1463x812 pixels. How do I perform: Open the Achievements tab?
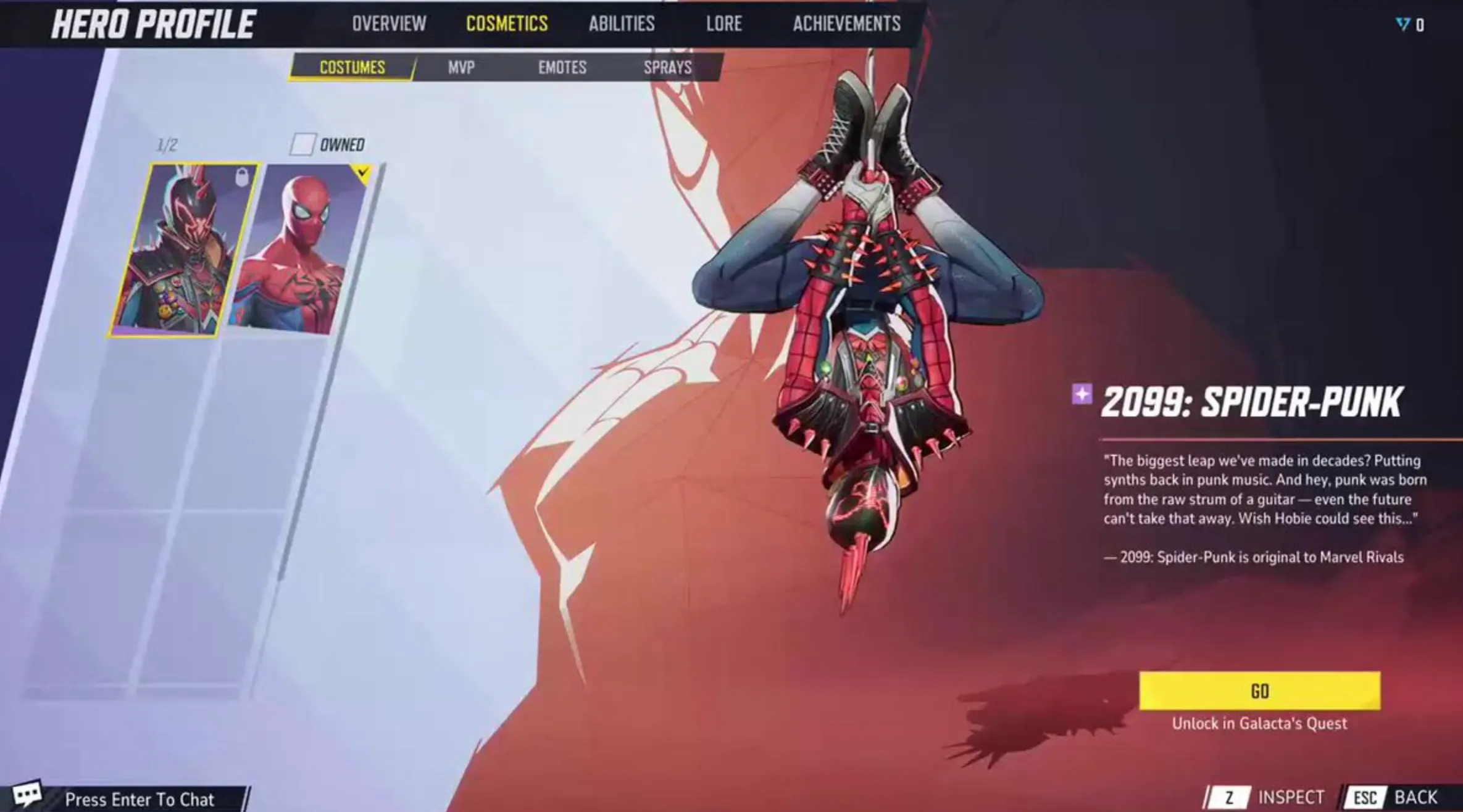coord(846,24)
